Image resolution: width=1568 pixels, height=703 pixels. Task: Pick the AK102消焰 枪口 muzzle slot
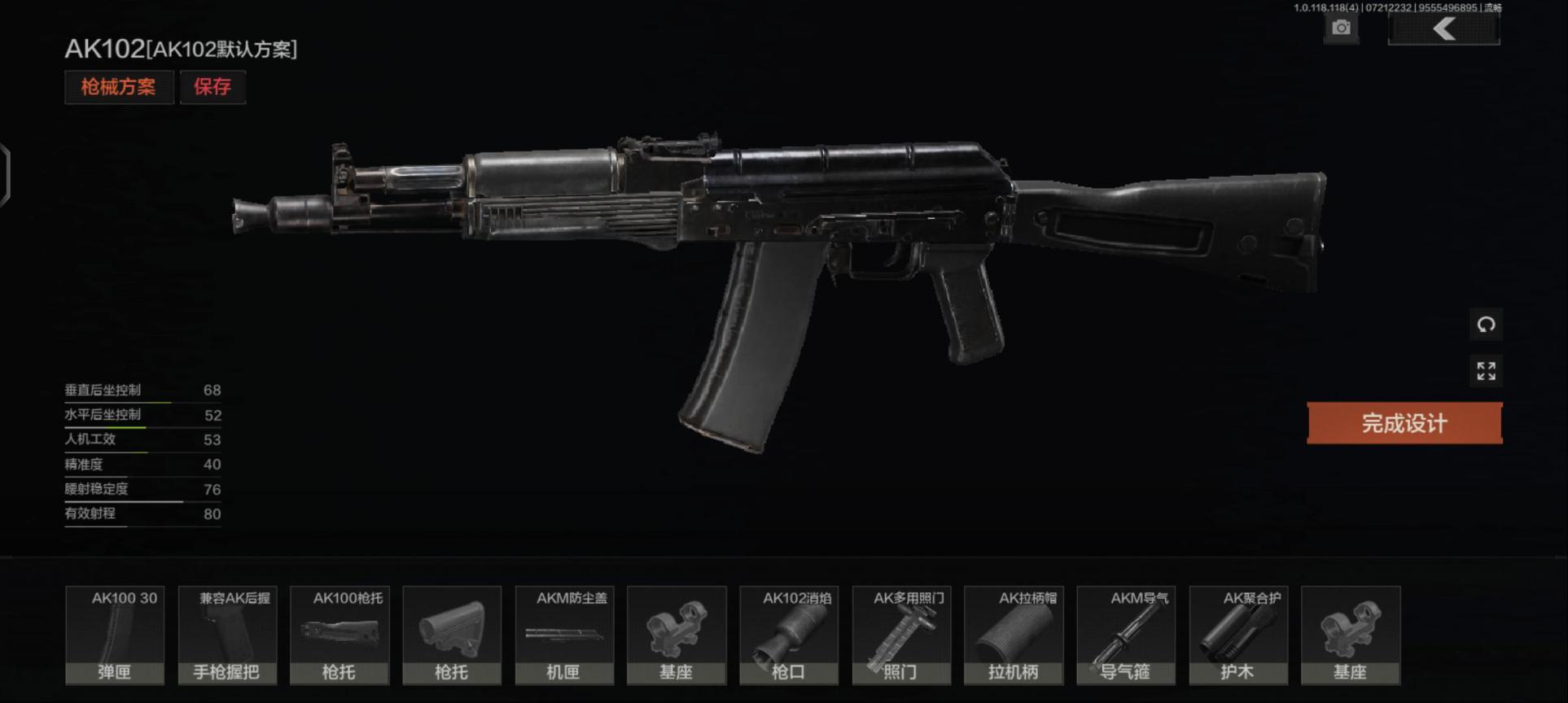[x=789, y=635]
